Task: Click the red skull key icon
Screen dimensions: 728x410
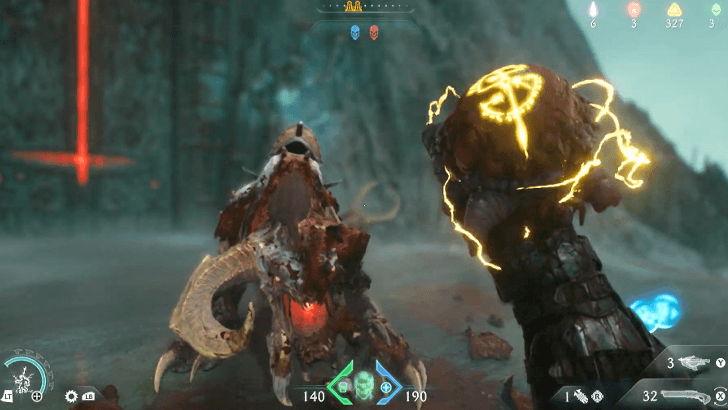Action: tap(374, 32)
